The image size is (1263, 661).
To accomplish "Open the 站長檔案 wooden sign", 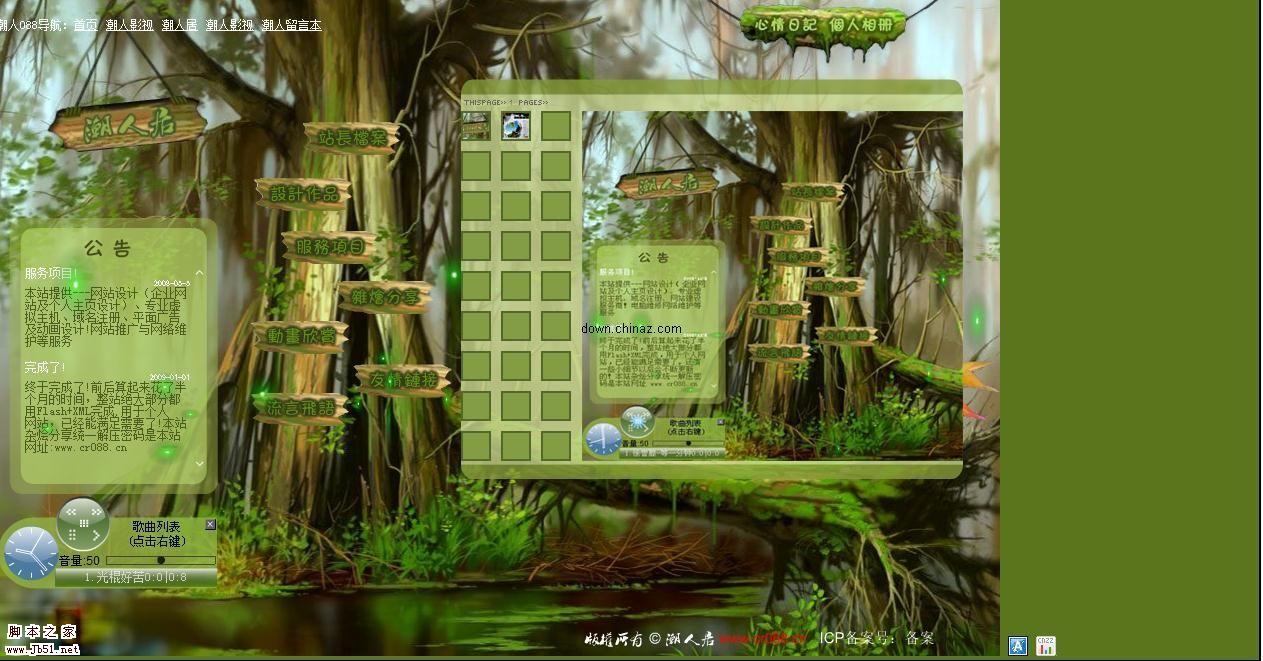I will tap(352, 137).
